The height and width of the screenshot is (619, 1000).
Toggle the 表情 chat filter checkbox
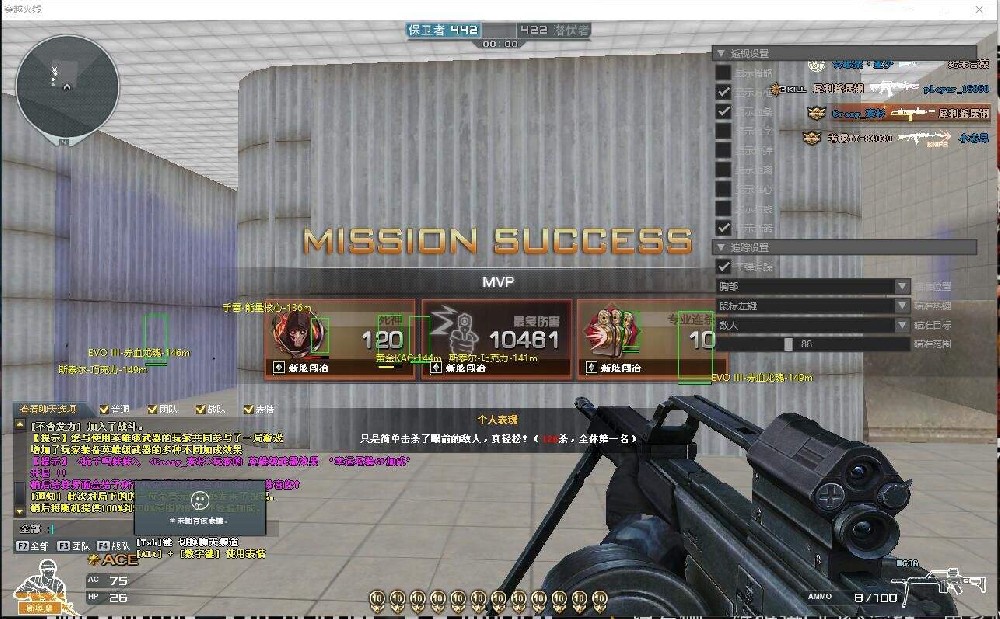[250, 409]
